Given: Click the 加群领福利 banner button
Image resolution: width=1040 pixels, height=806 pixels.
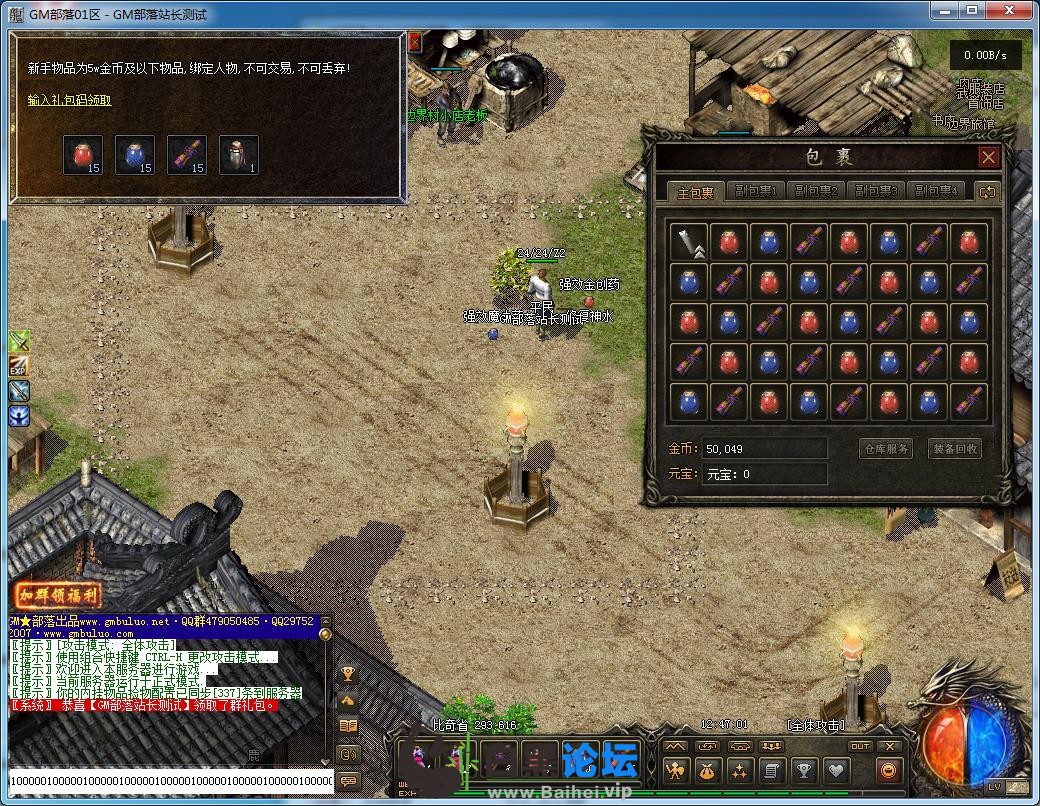Looking at the screenshot, I should pyautogui.click(x=58, y=596).
